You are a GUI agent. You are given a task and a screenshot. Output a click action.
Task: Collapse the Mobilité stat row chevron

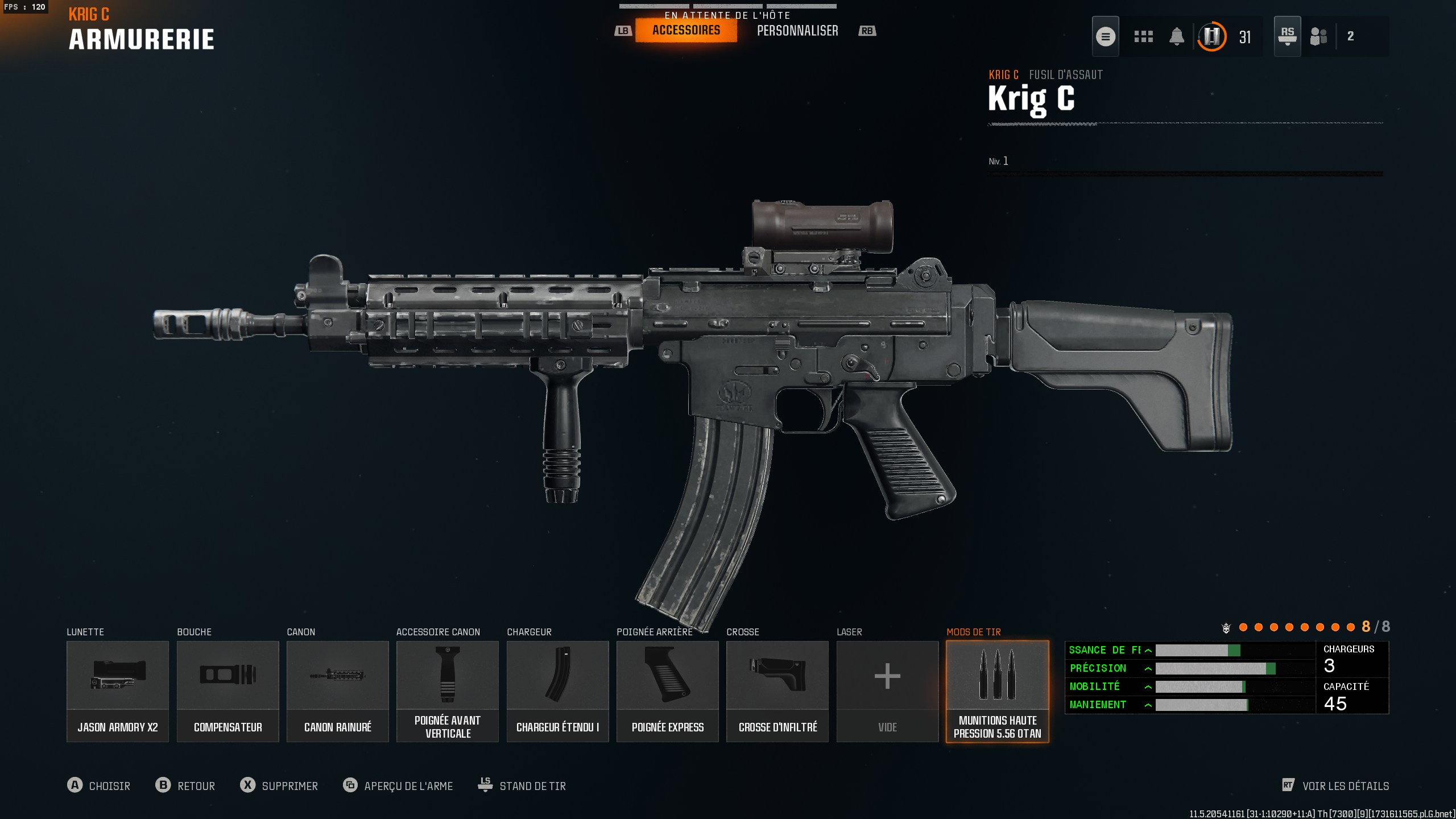(x=1149, y=686)
